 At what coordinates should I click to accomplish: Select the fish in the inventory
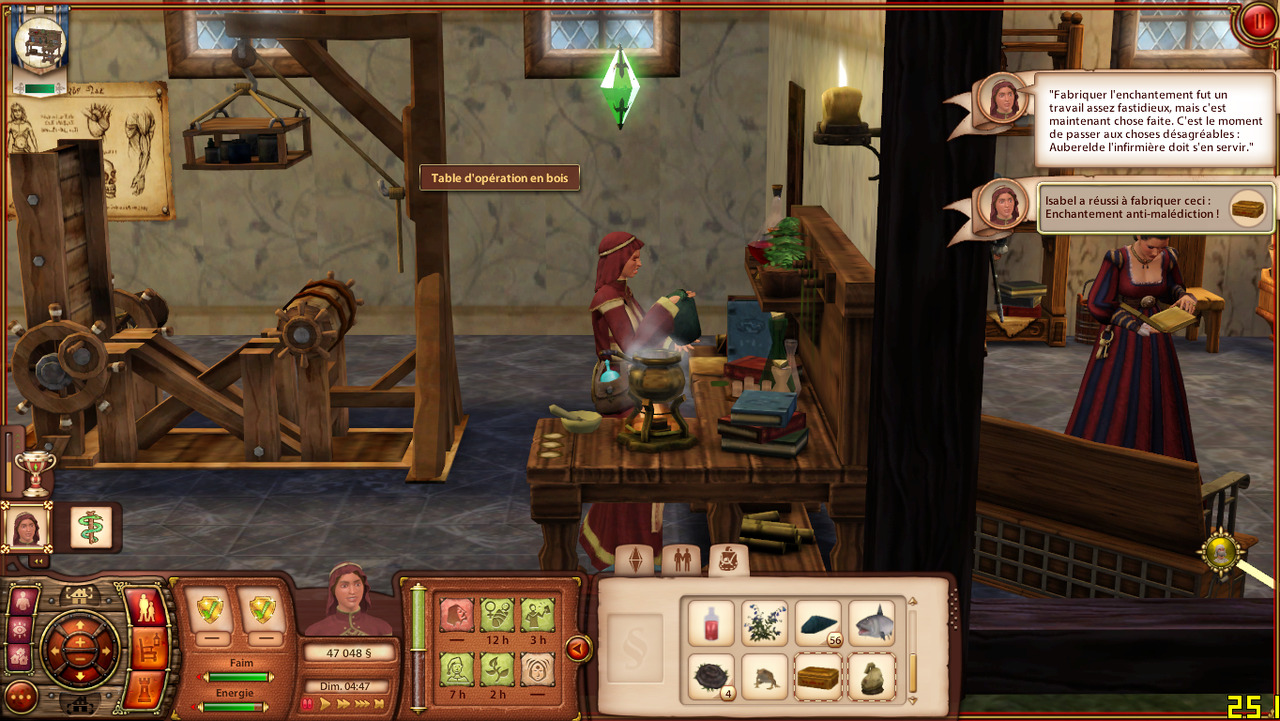coord(871,624)
